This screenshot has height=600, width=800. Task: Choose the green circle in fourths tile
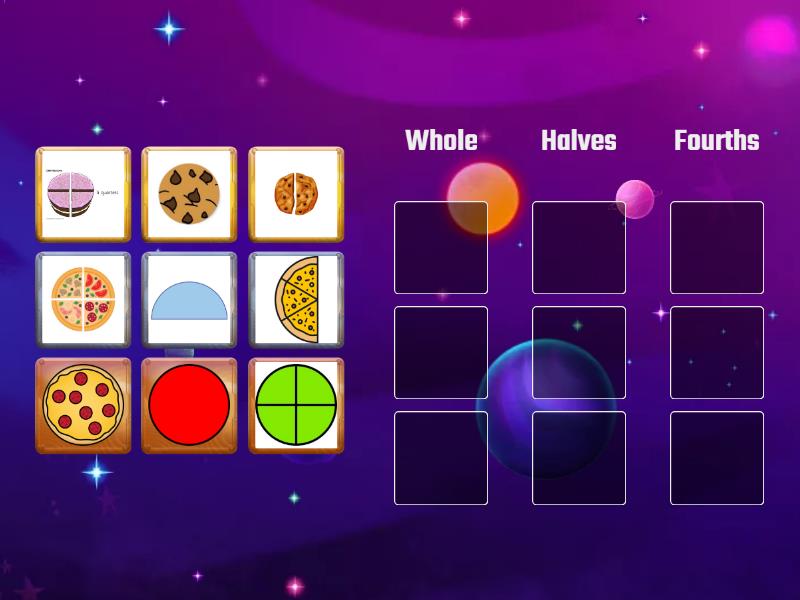click(x=296, y=405)
